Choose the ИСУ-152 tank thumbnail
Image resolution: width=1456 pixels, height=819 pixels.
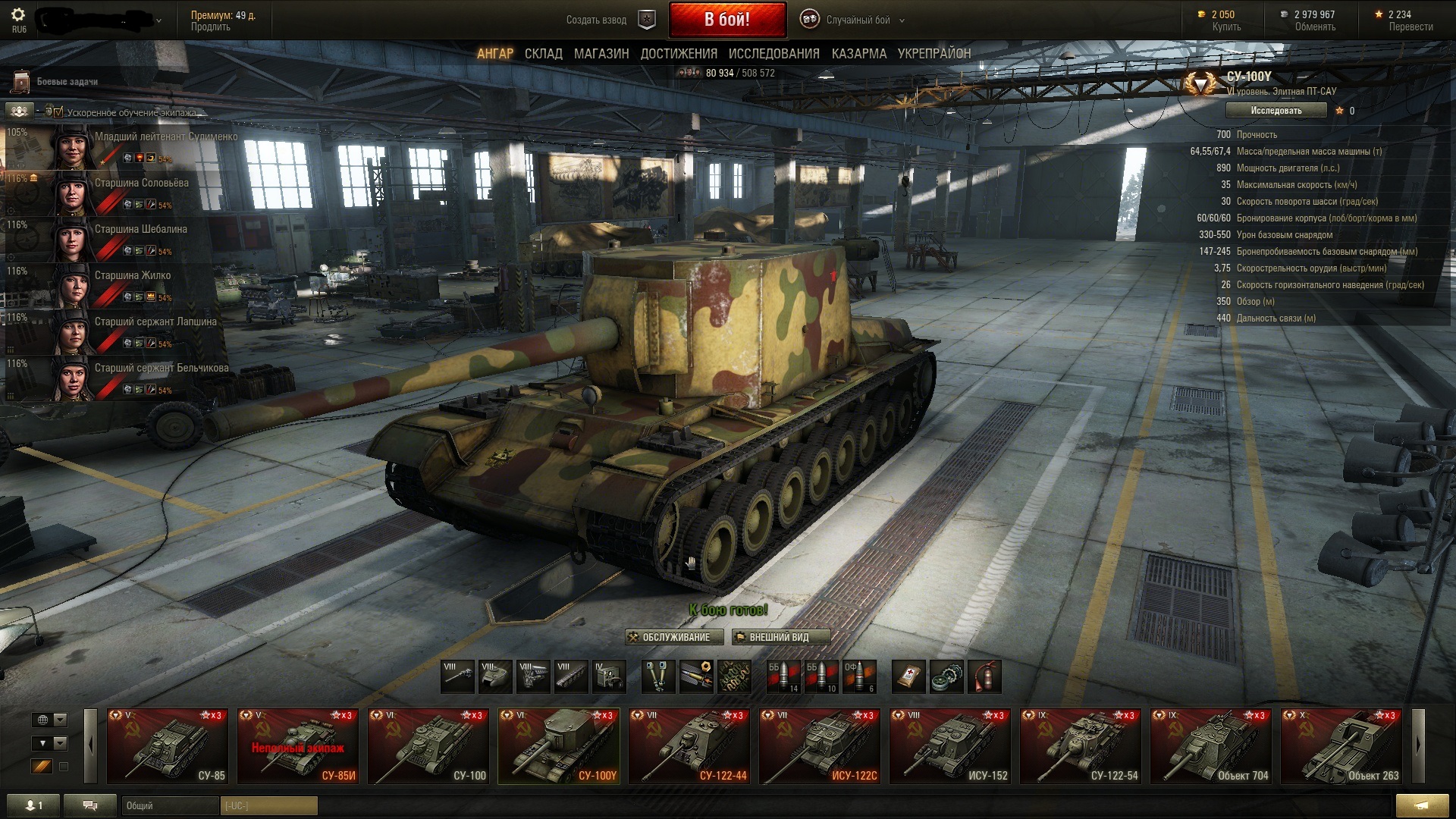950,745
